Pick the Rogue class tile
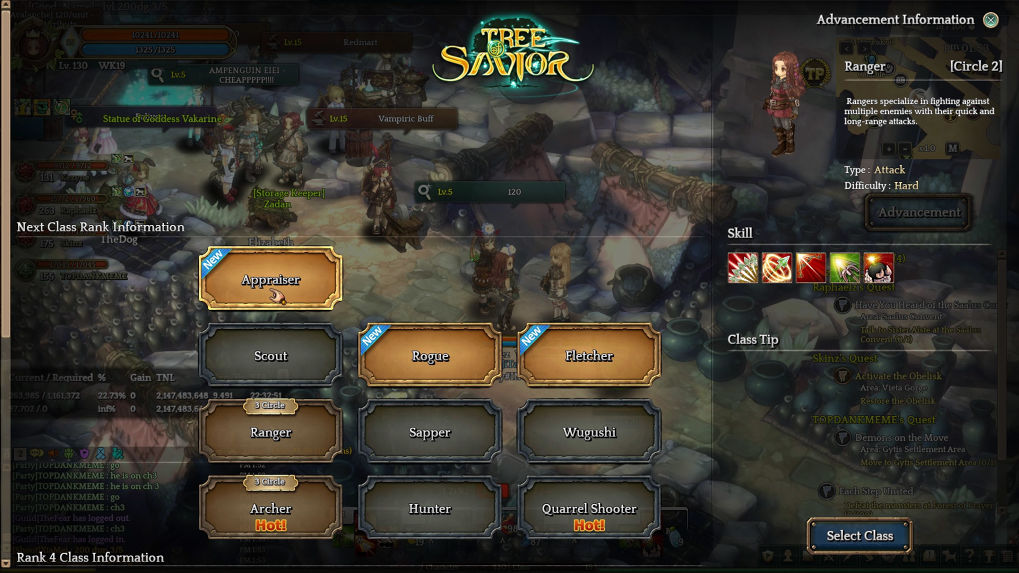Screen dimensions: 1019x573 click(x=430, y=356)
